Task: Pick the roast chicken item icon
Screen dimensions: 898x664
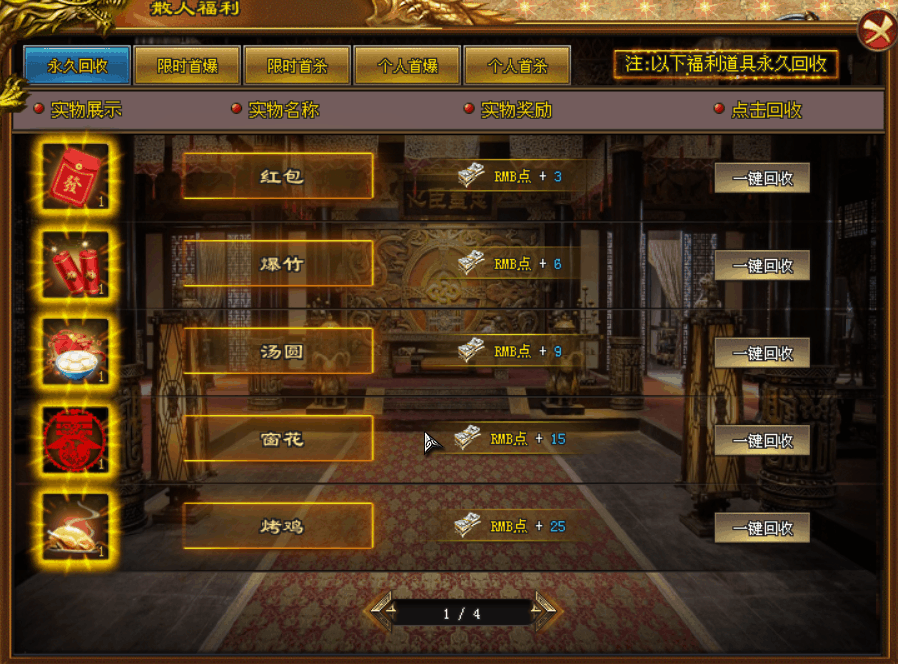Action: [x=76, y=527]
